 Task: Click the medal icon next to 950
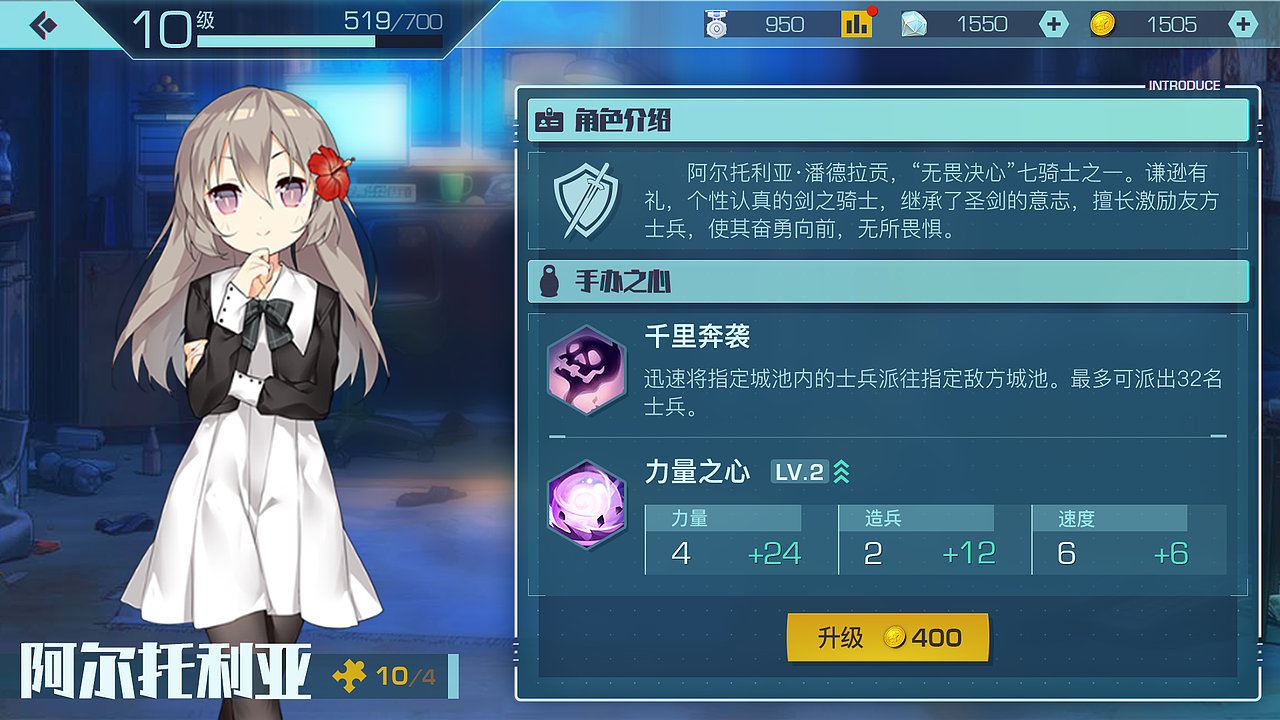tap(714, 23)
